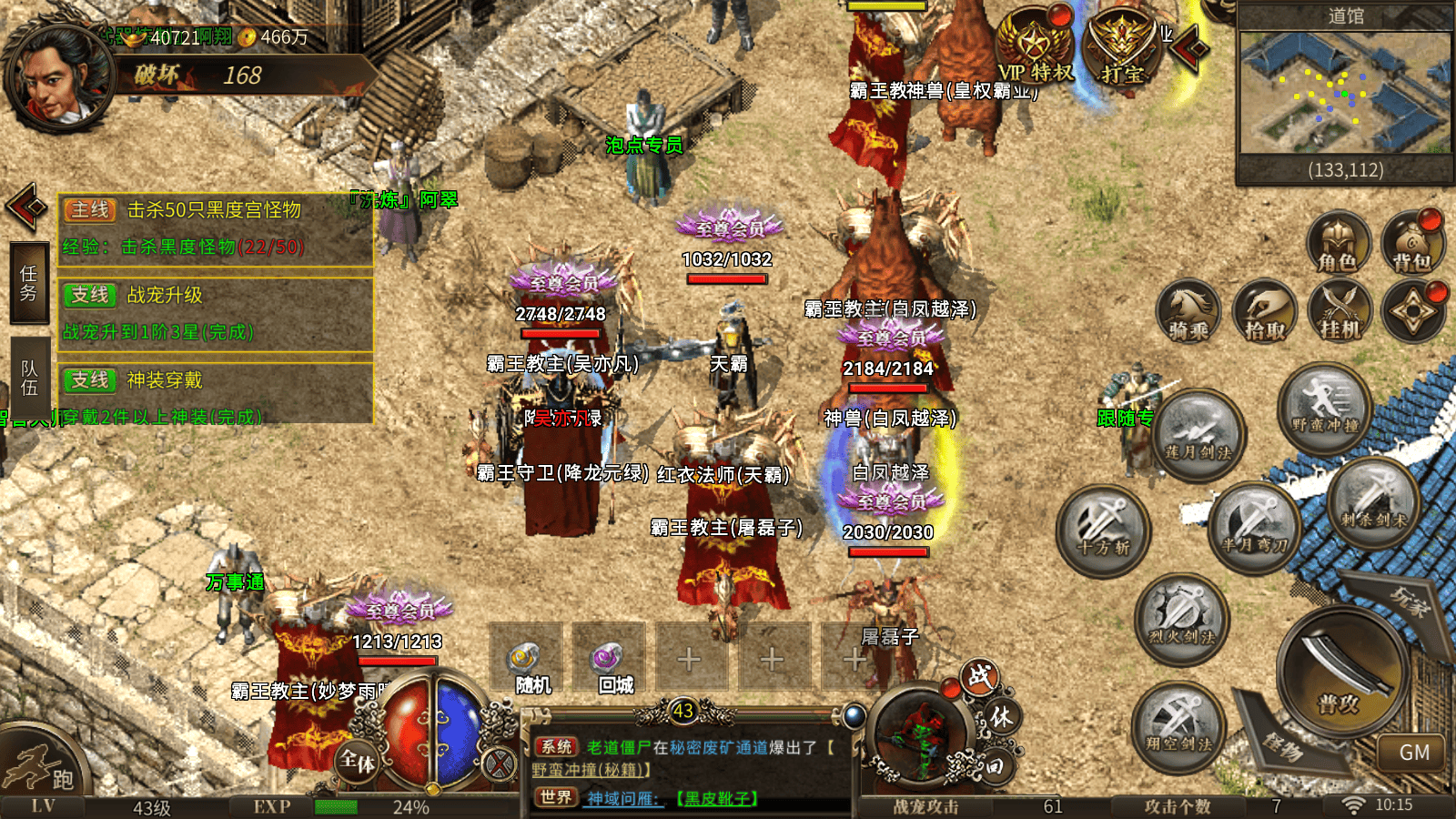
Task: Activate the 半月弯刀 skill
Action: click(1255, 528)
